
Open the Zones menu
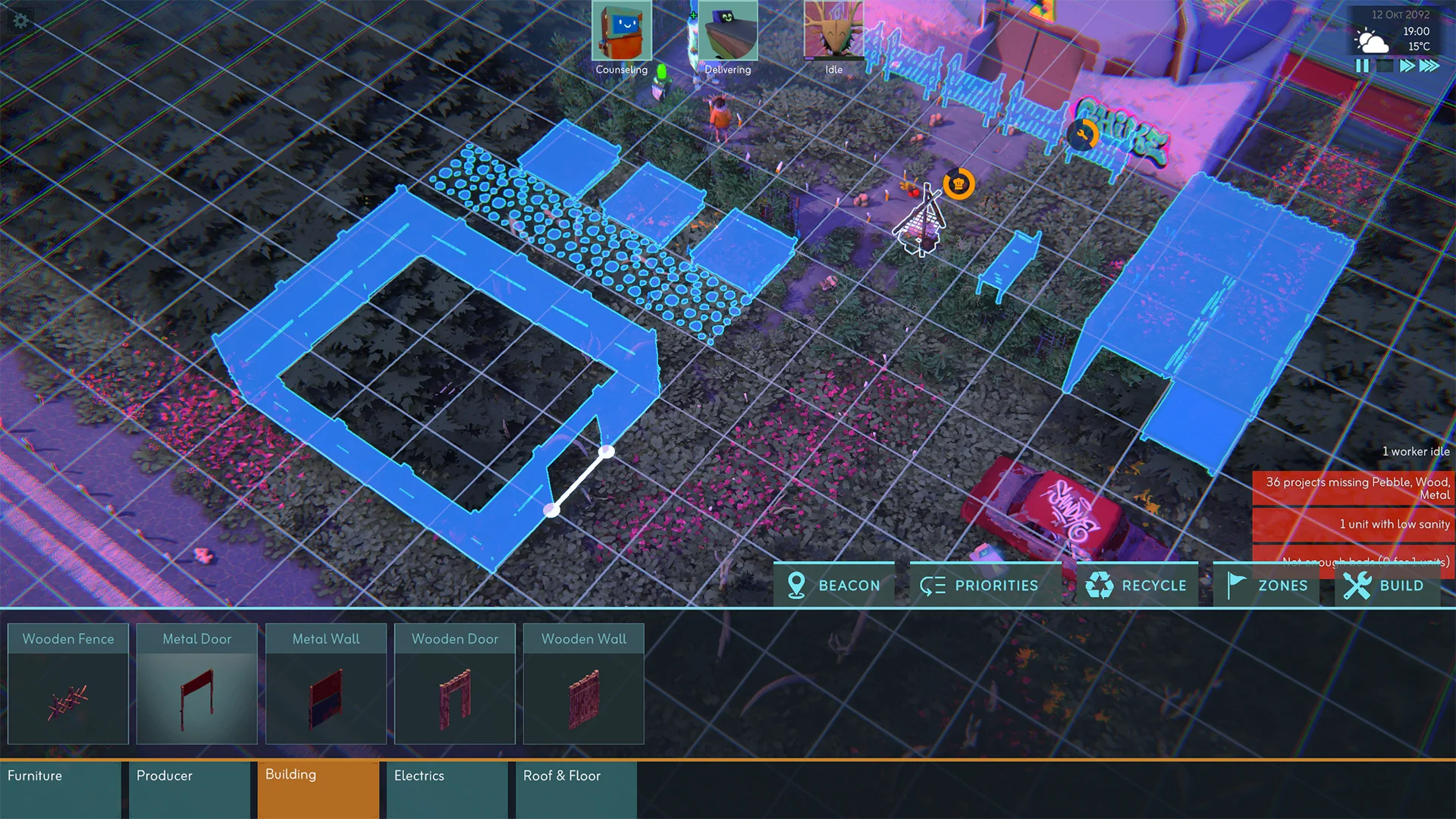[x=1266, y=585]
